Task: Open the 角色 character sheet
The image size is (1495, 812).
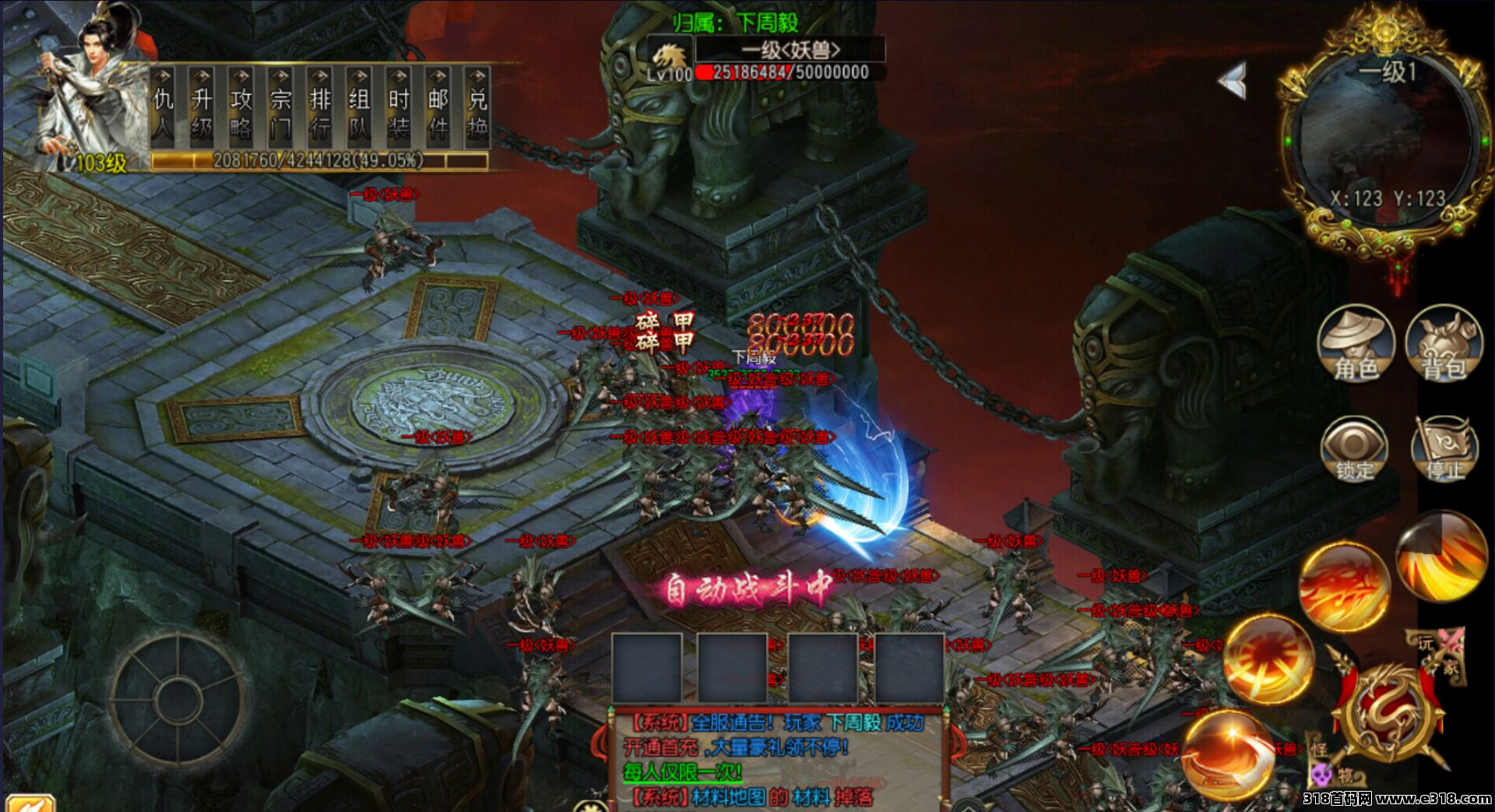Action: tap(1356, 344)
